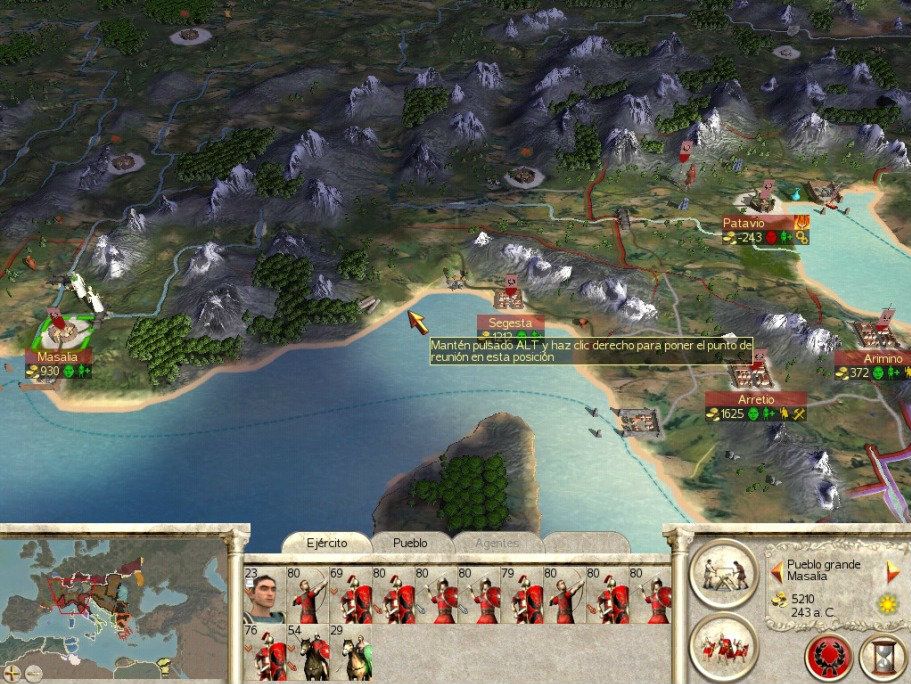The image size is (911, 684).
Task: Select the cavalry unit card with 29 men
Action: (350, 654)
